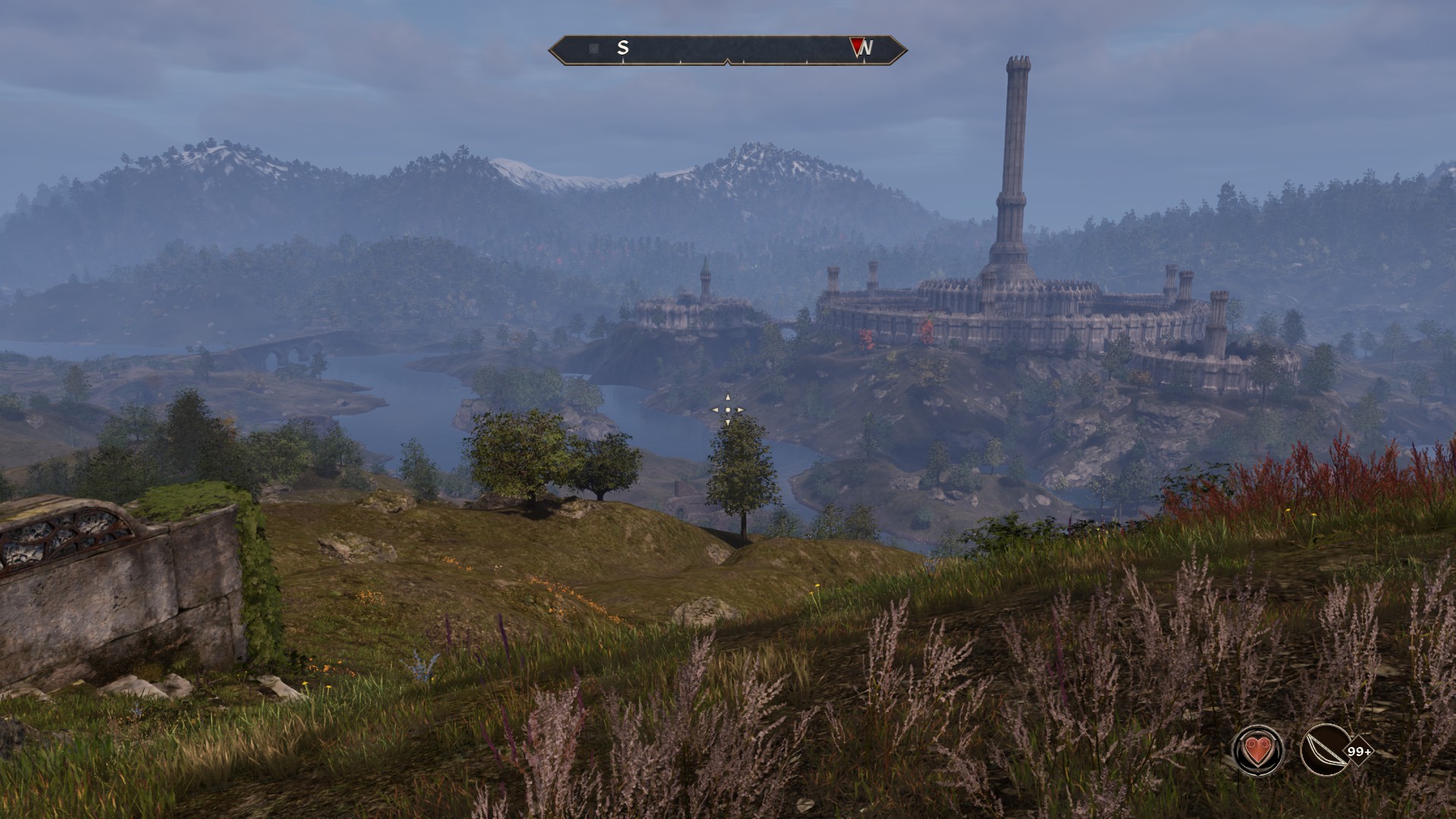1456x819 pixels.
Task: Click the faint location marker on the compass
Action: point(594,49)
